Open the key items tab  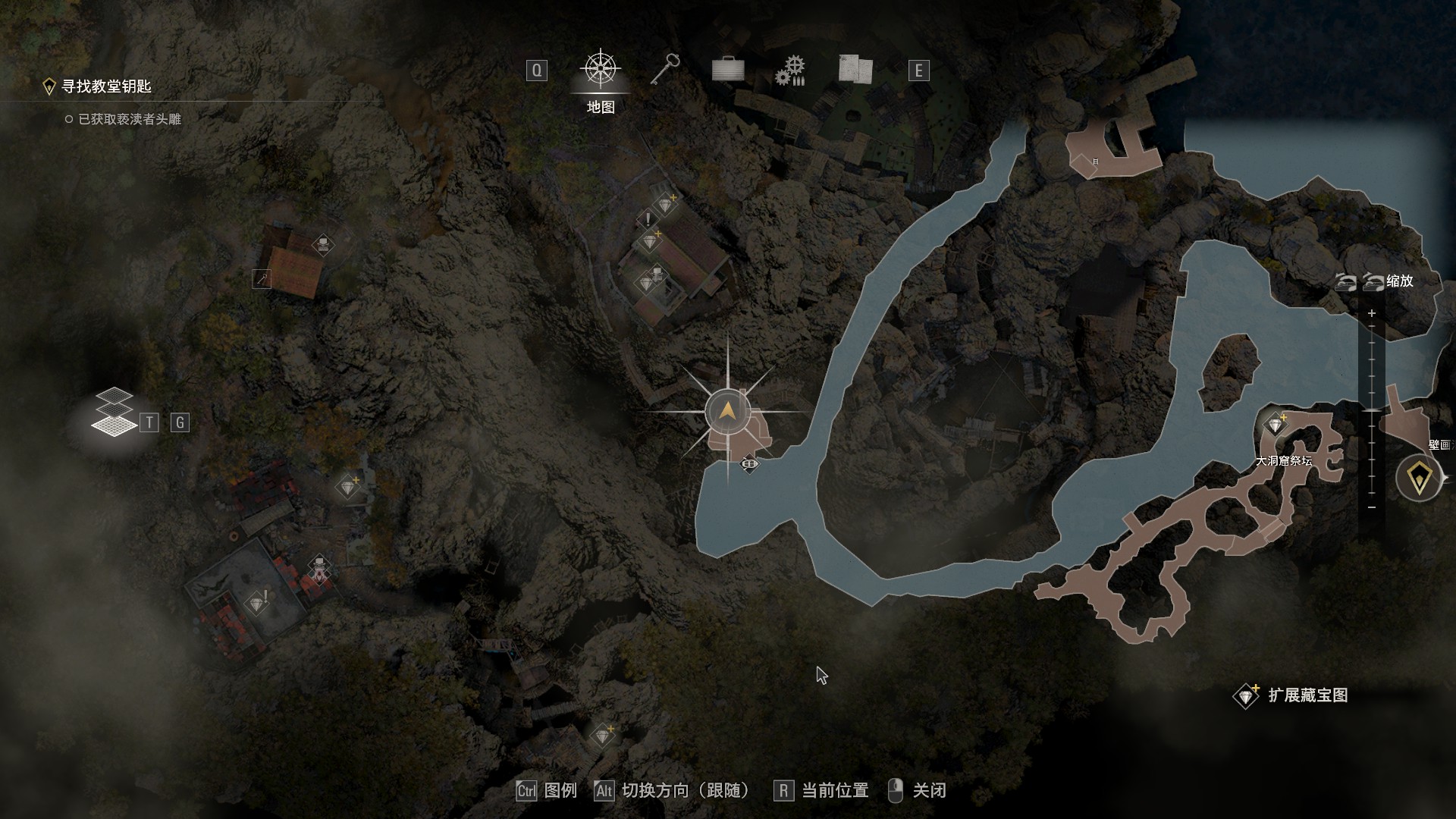[x=665, y=71]
